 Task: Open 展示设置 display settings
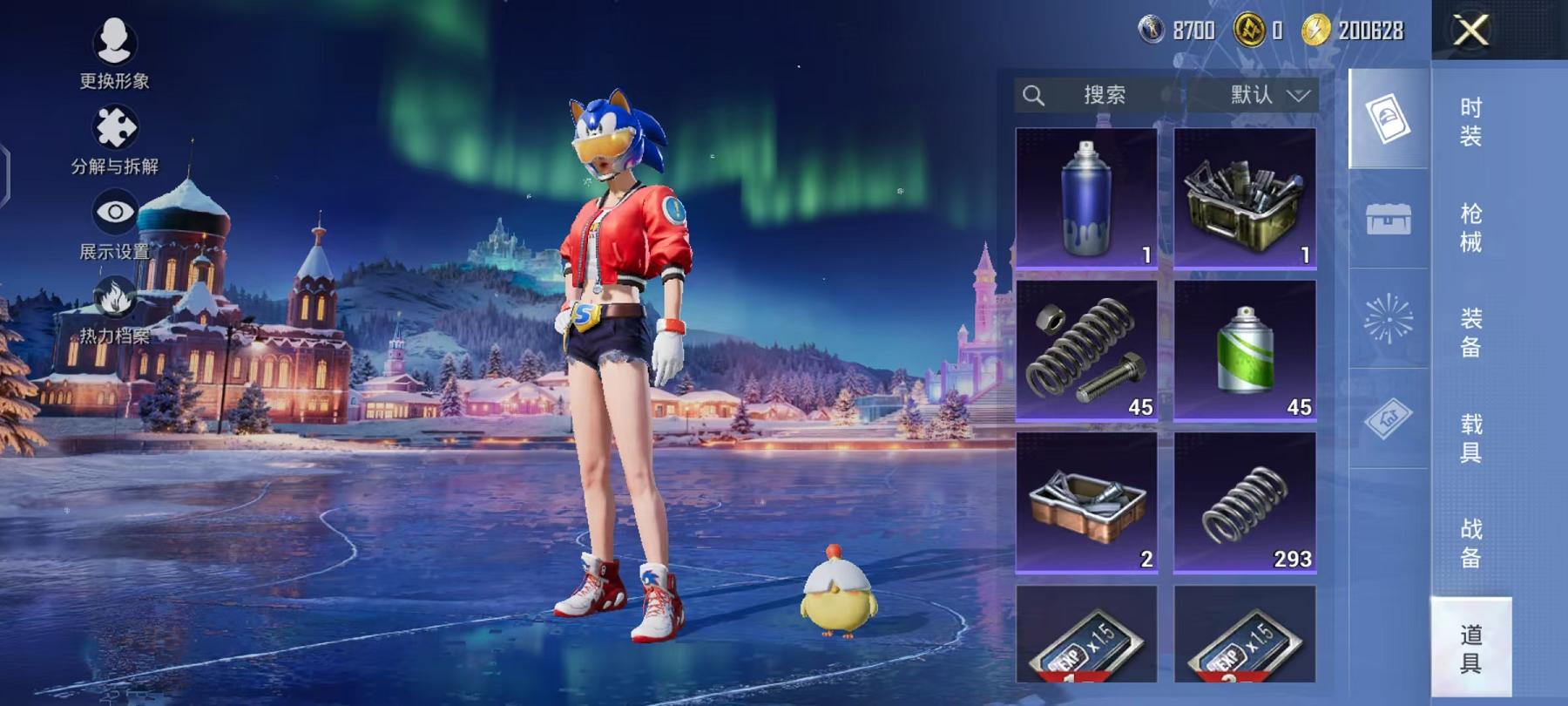(x=114, y=225)
